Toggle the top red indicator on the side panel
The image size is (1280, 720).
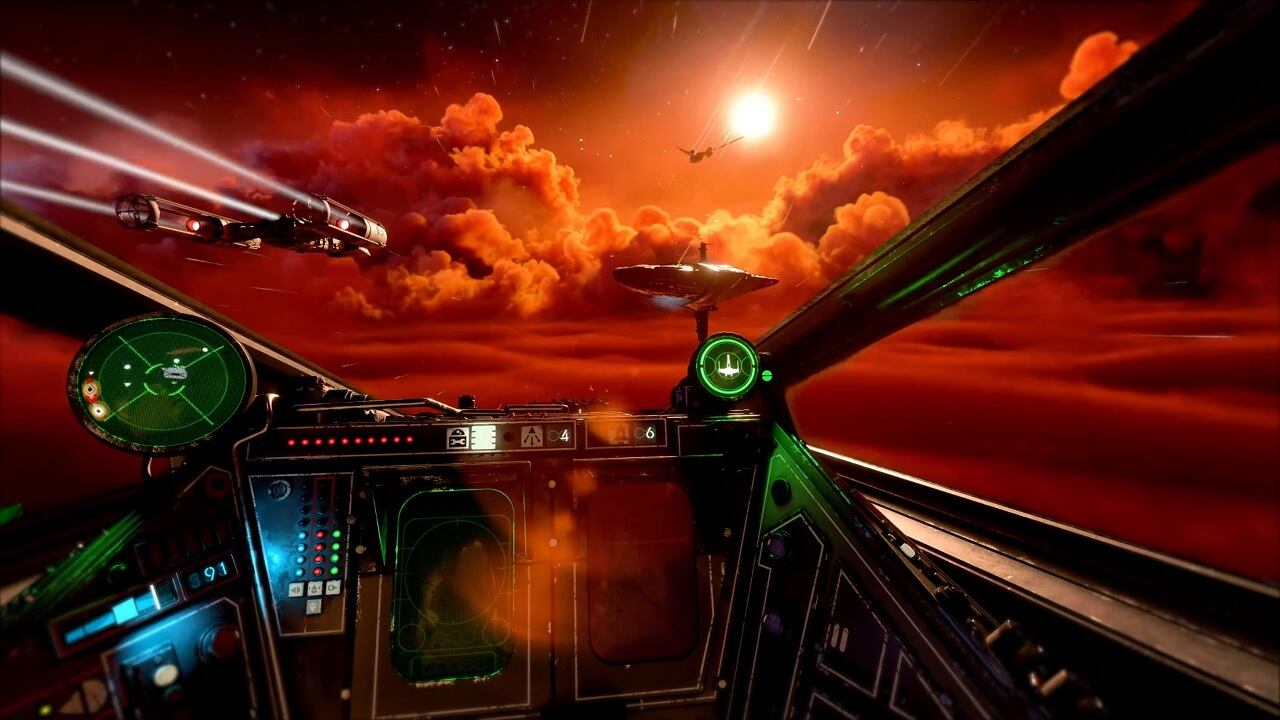click(x=320, y=535)
